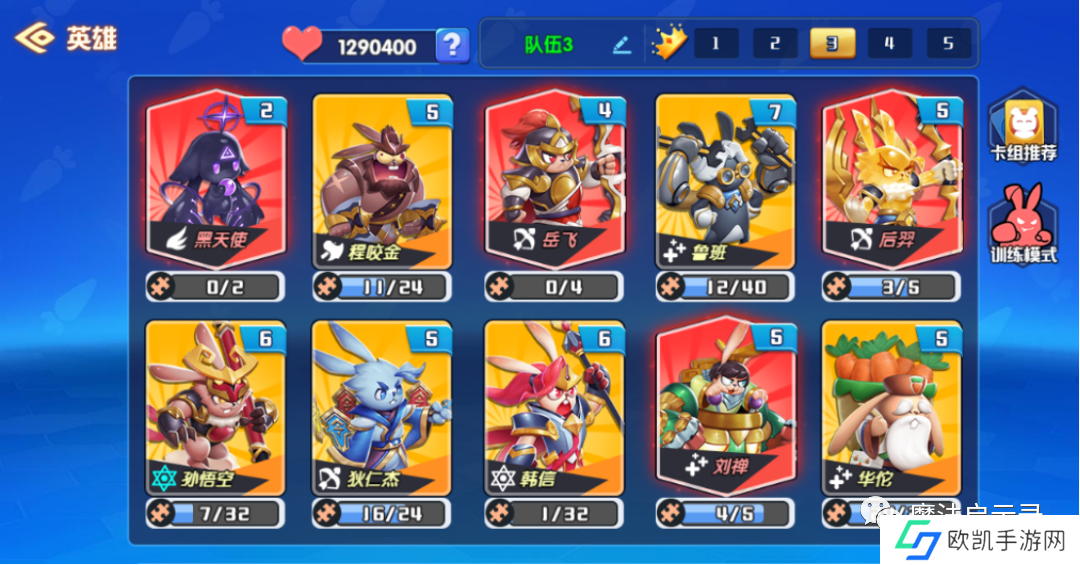
Task: Choose team slot 5
Action: (948, 44)
